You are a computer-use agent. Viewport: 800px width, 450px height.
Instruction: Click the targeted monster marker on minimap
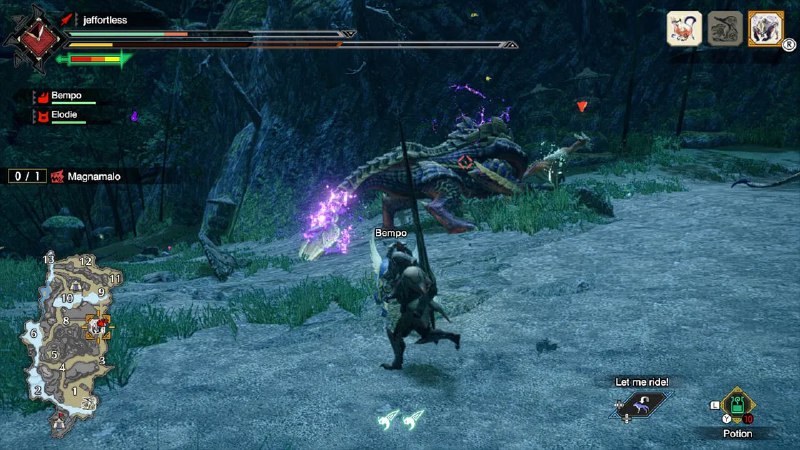coord(99,326)
